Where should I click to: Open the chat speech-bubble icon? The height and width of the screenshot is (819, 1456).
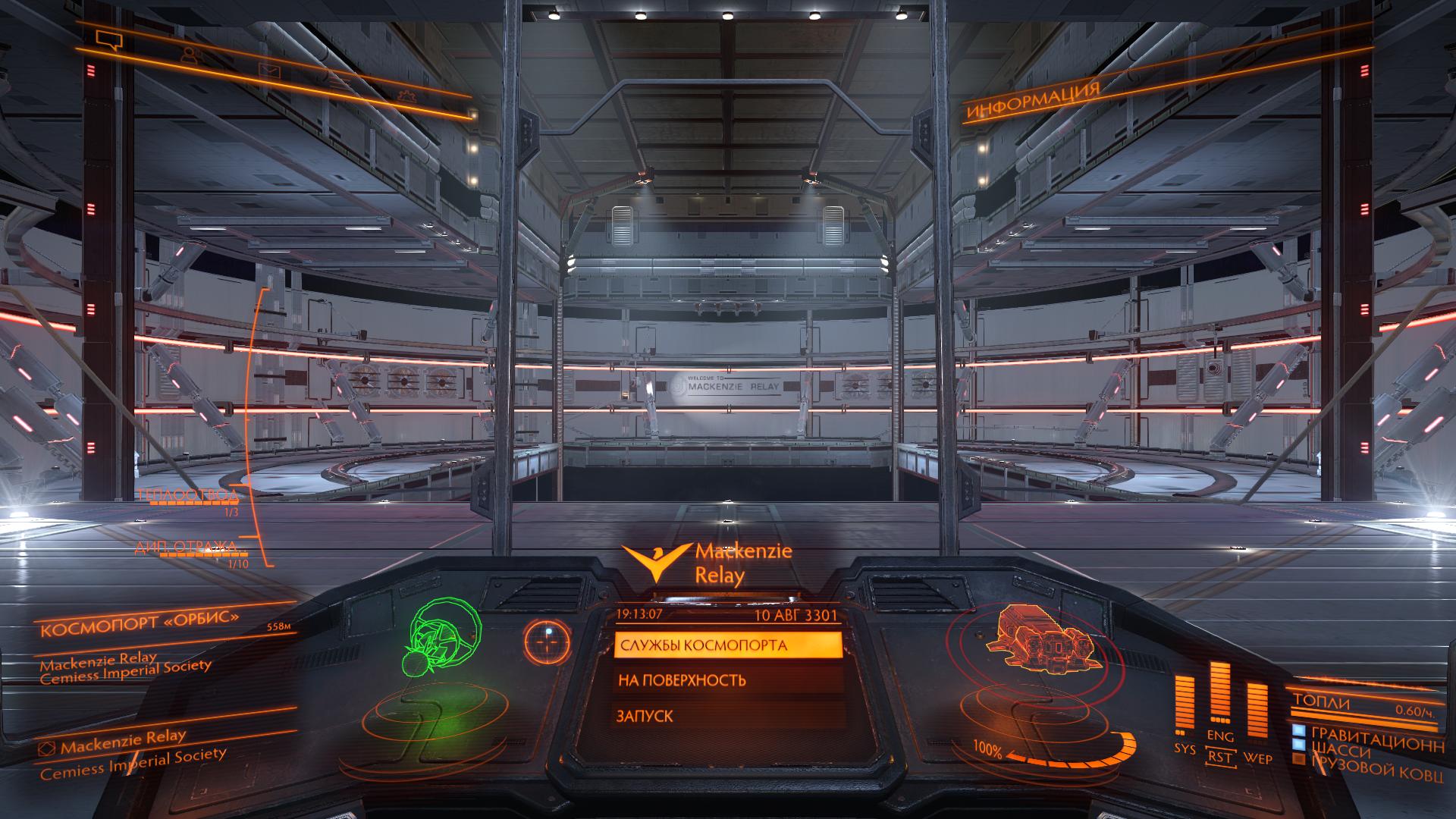point(109,38)
